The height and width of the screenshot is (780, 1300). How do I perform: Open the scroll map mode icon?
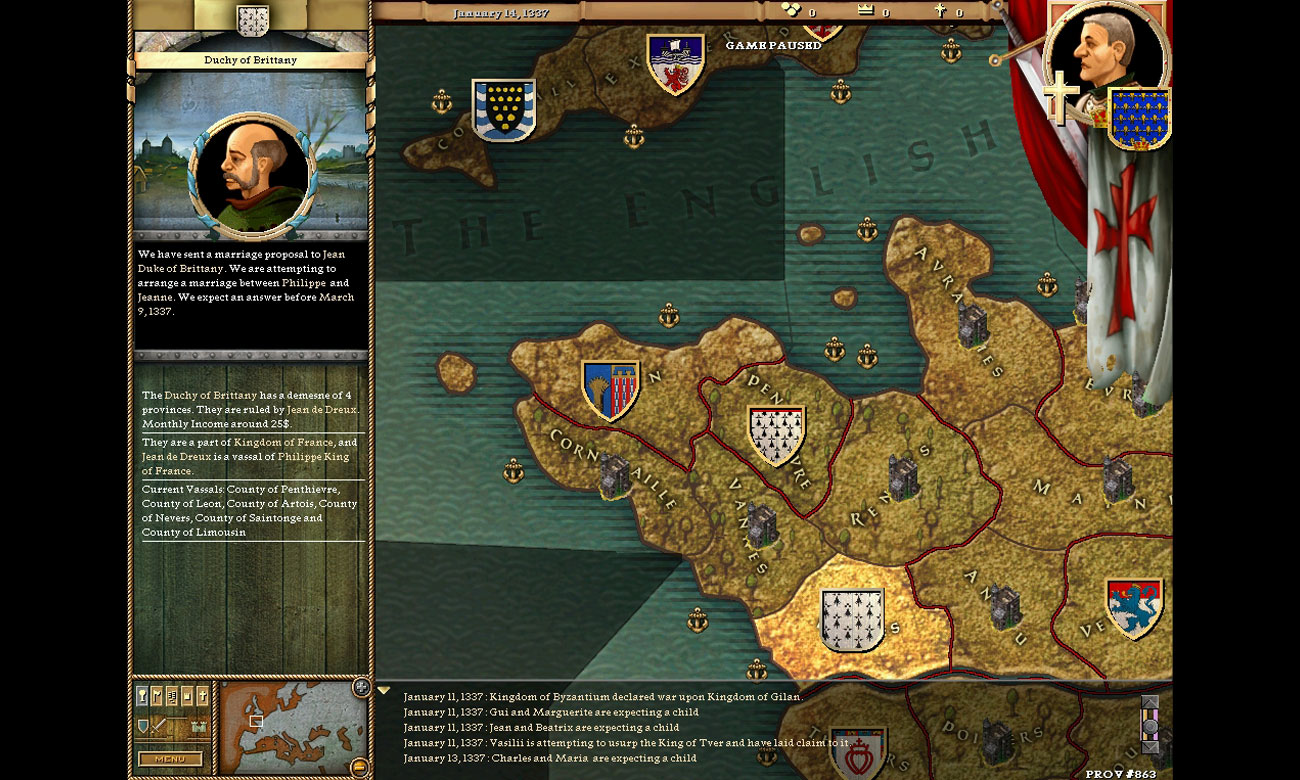coord(172,695)
